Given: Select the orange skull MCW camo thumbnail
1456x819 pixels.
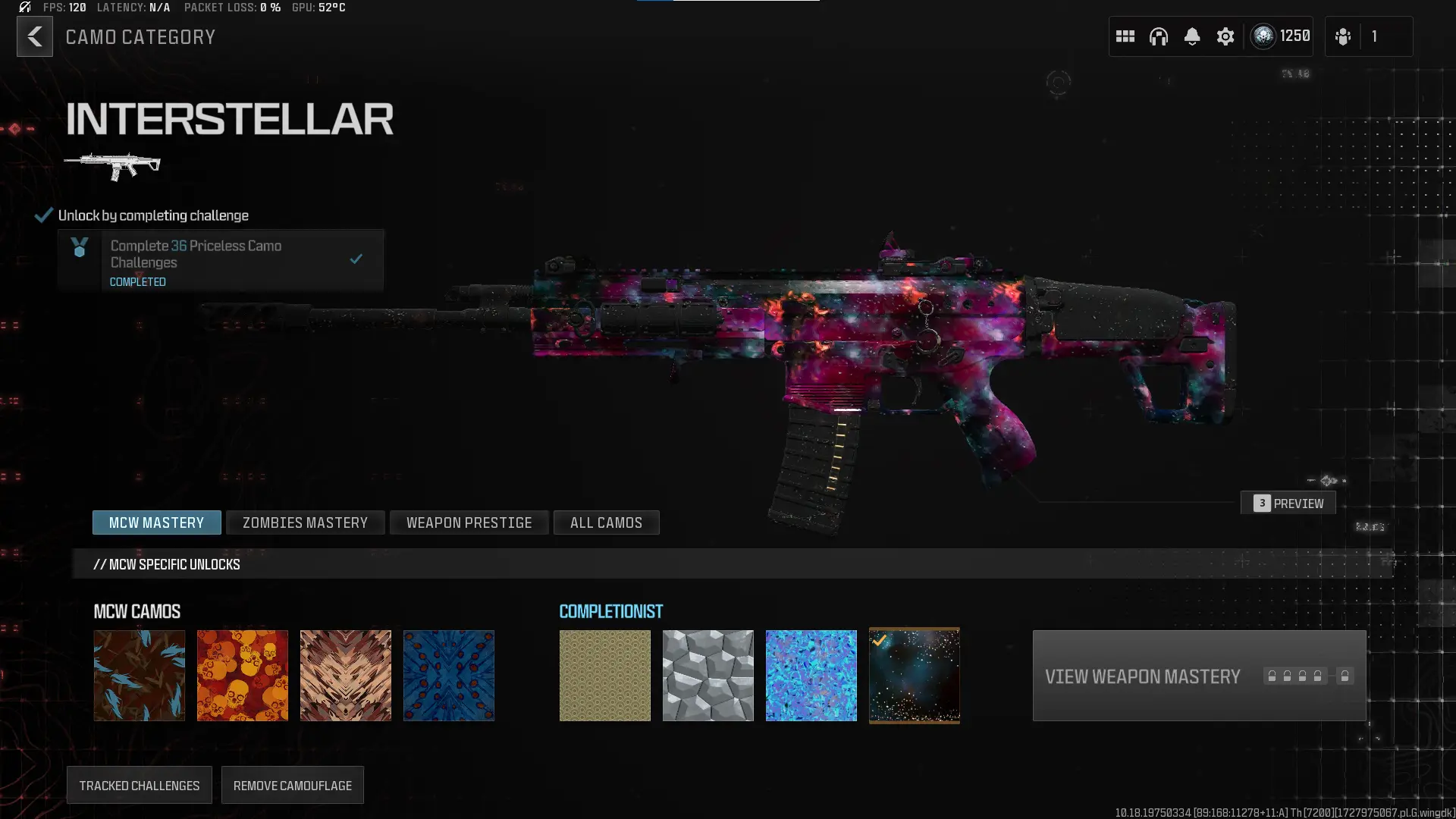Looking at the screenshot, I should [242, 675].
